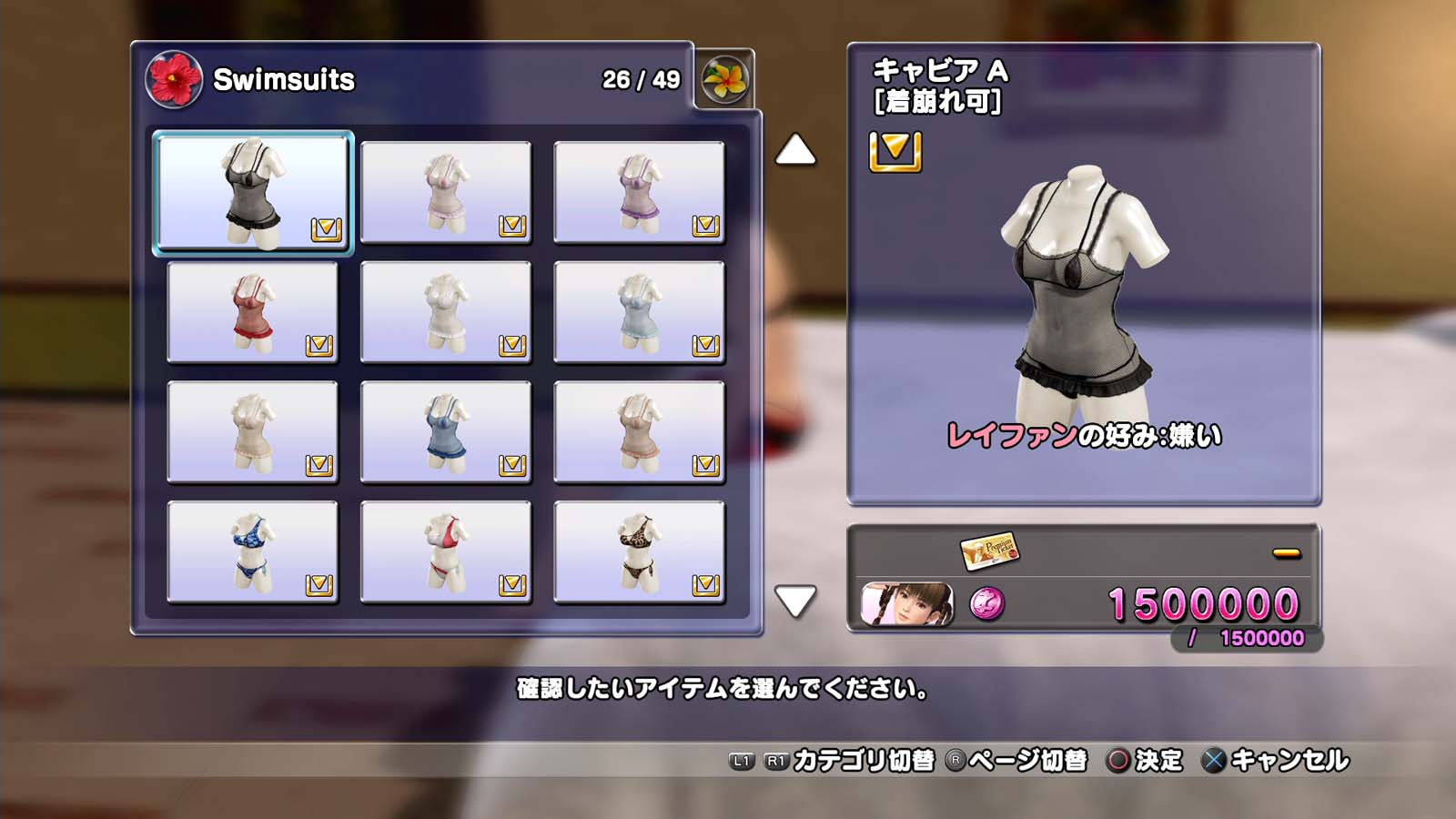The image size is (1456, 819).
Task: Choose the red and white bikini
Action: pyautogui.click(x=445, y=551)
